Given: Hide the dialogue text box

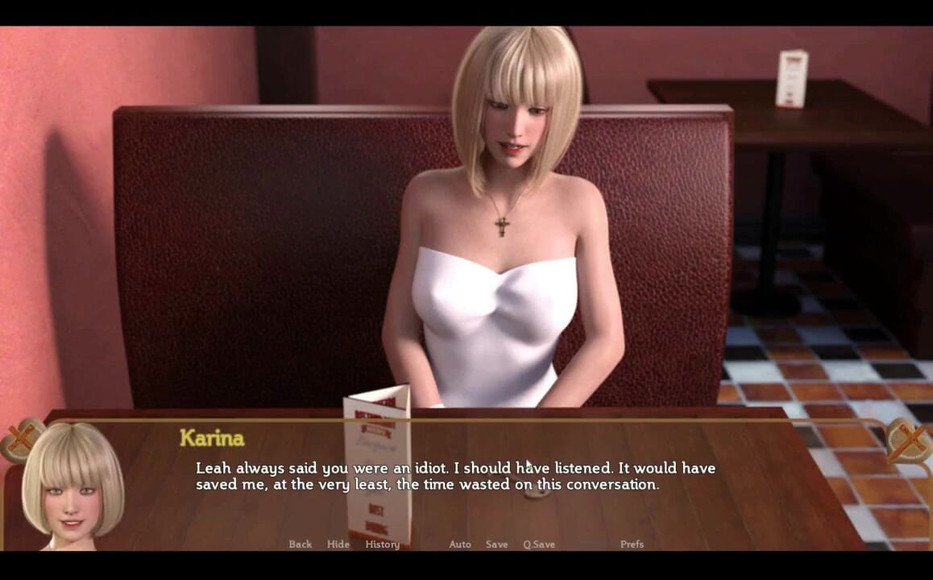Looking at the screenshot, I should coord(338,544).
